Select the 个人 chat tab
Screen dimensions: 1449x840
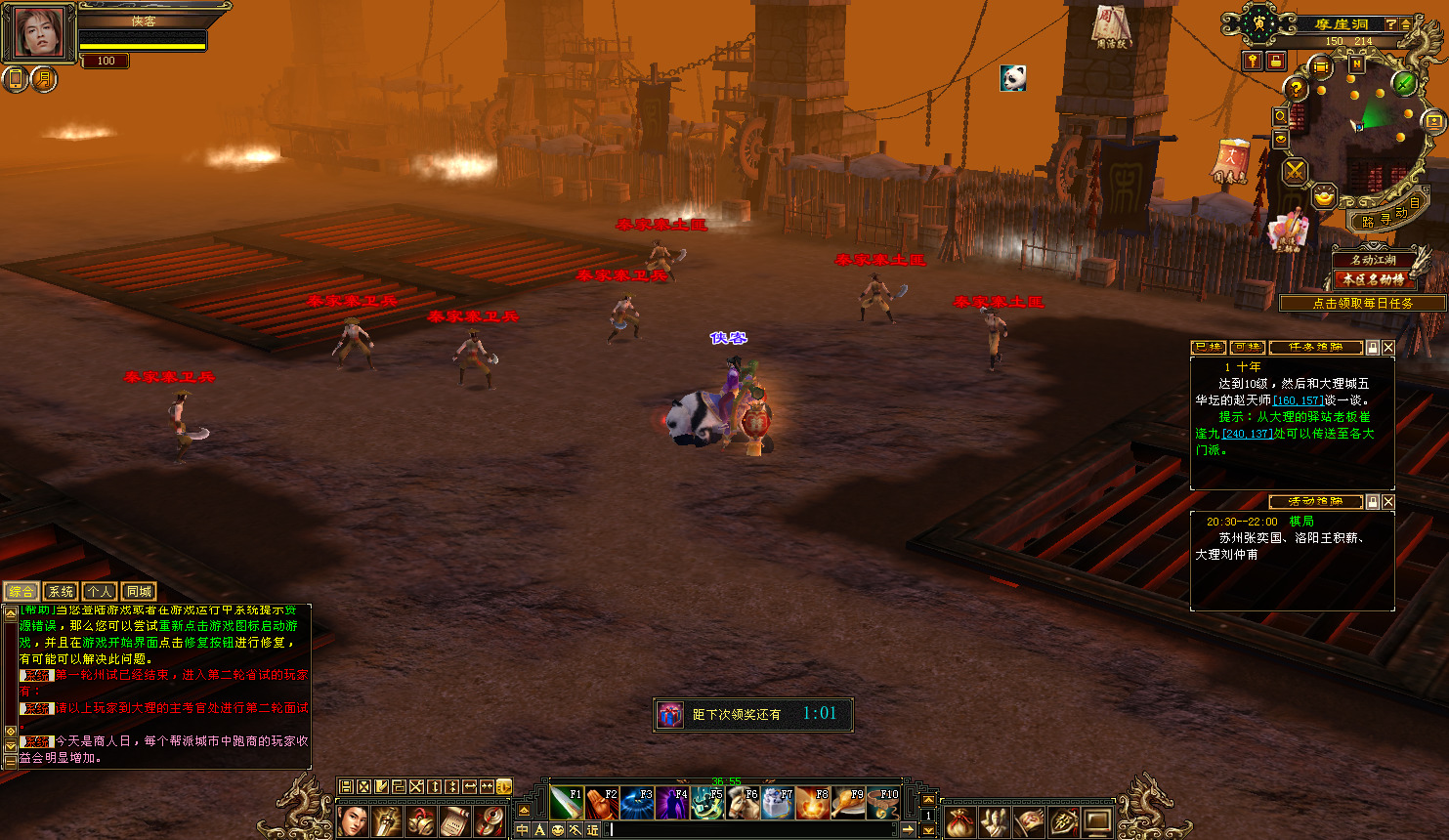click(100, 592)
